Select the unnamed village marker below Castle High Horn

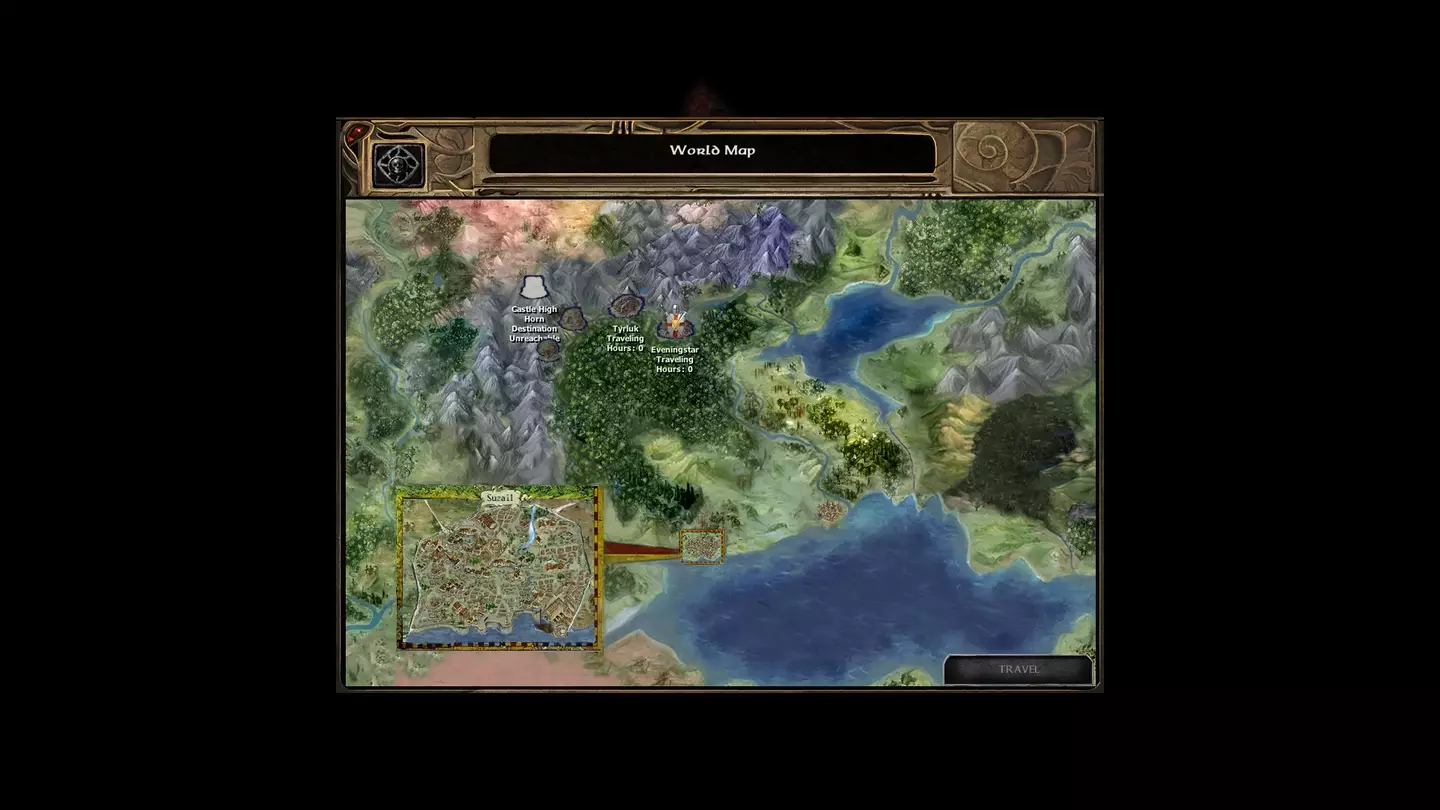547,351
